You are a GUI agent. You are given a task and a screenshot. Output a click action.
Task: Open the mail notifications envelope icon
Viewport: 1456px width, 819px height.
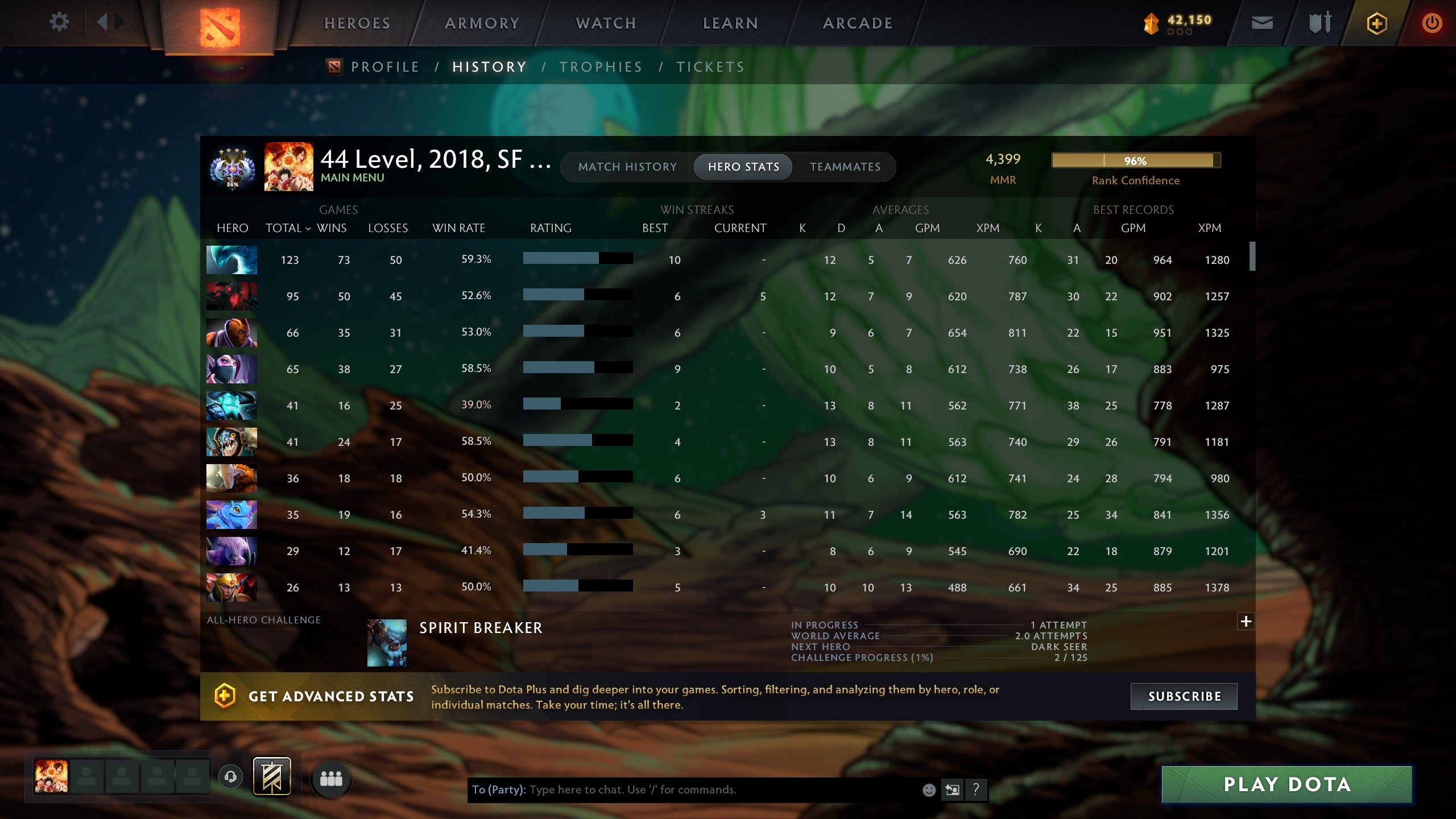tap(1262, 22)
